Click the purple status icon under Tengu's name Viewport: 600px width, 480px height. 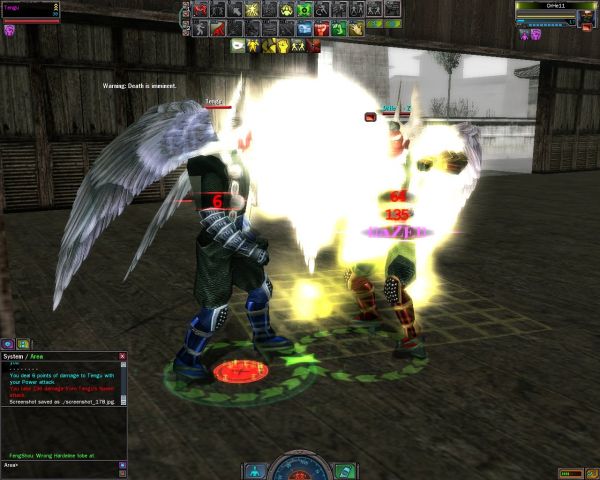(10, 31)
